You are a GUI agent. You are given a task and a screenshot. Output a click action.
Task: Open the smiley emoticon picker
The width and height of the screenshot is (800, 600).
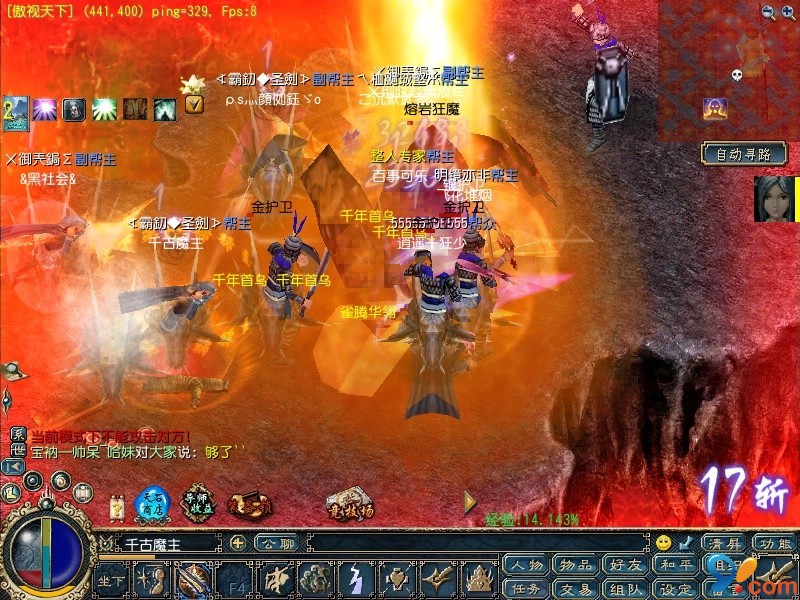coord(663,543)
